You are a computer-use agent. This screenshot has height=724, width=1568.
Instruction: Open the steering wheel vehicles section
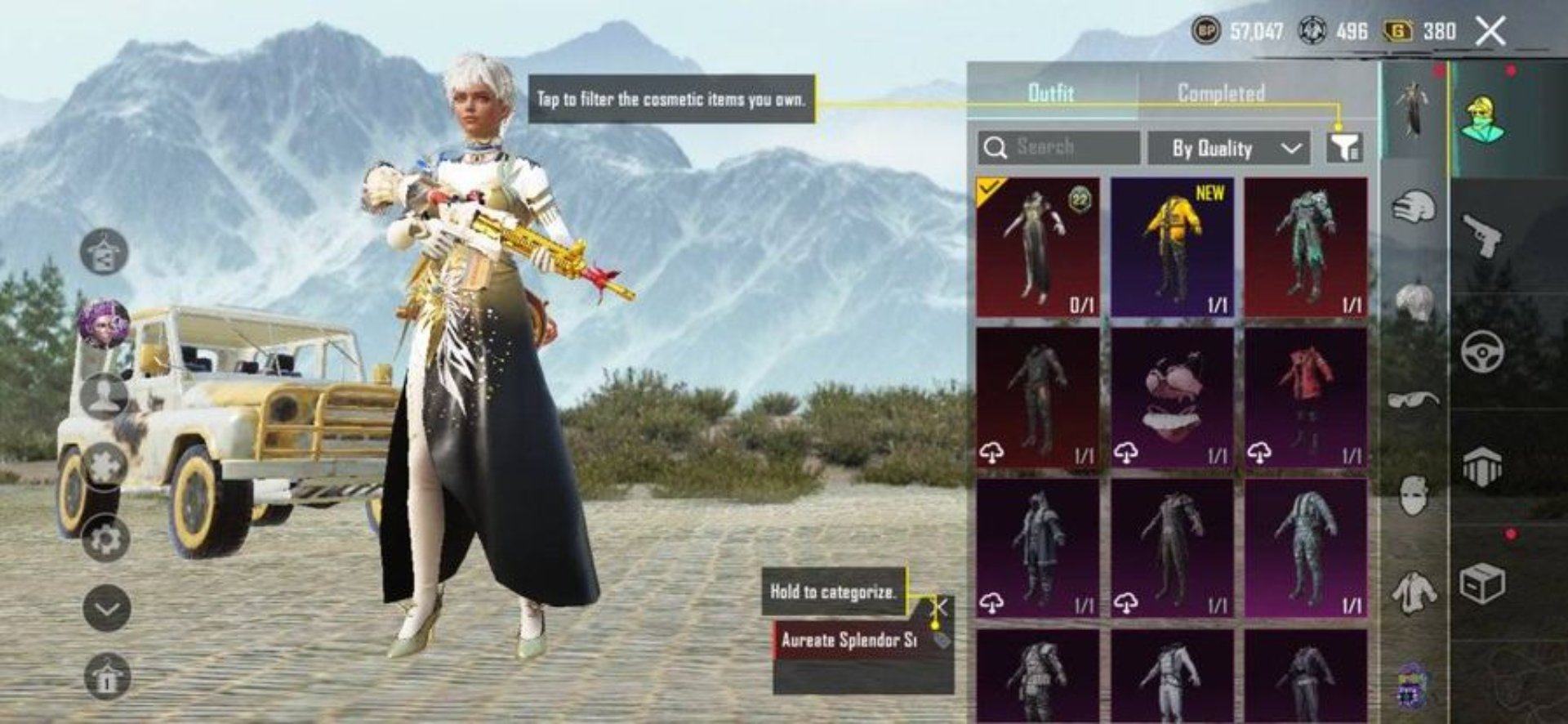(1482, 351)
